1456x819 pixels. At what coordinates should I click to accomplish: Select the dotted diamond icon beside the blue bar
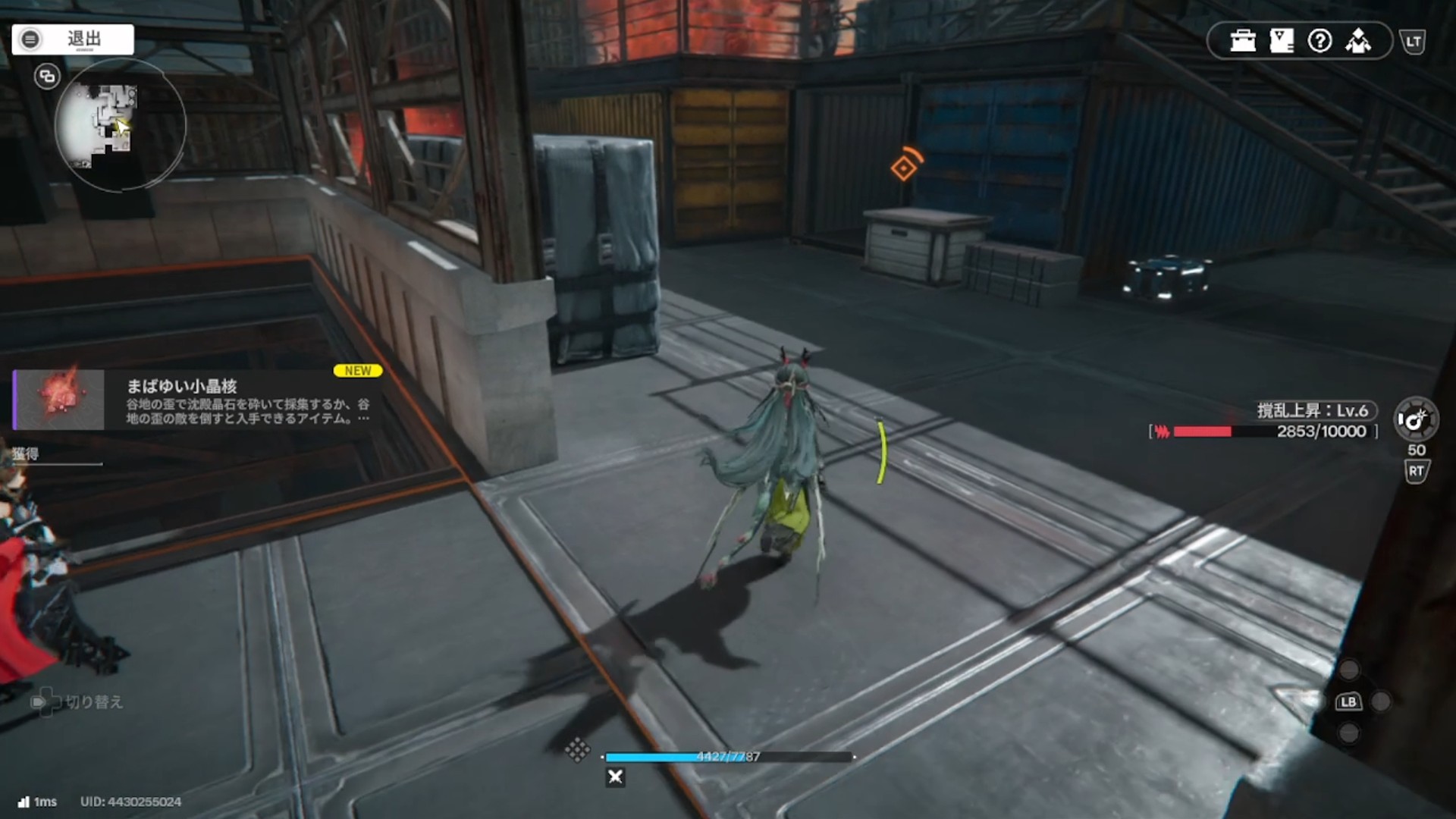[x=577, y=749]
